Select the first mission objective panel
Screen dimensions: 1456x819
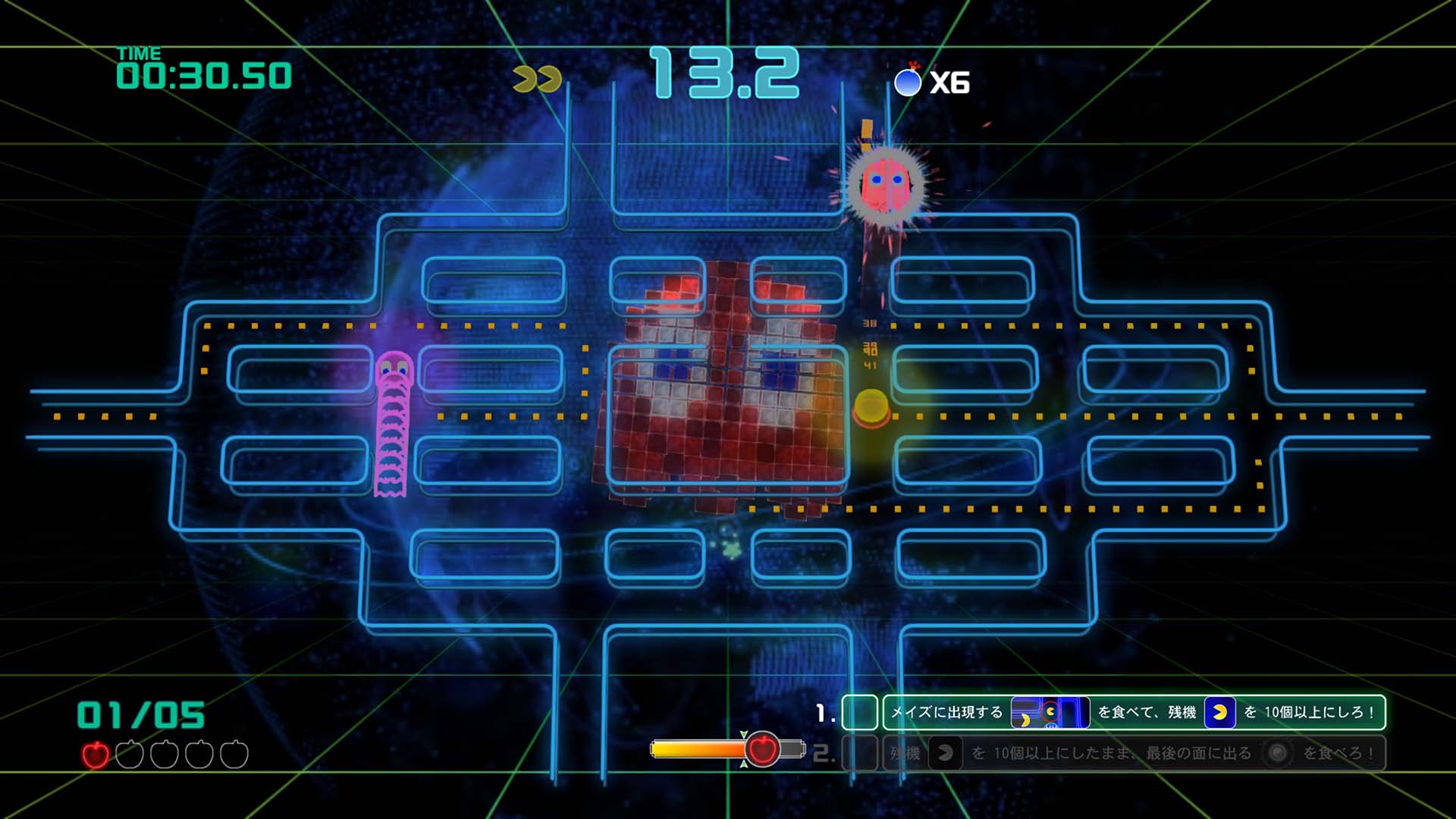(x=1133, y=712)
